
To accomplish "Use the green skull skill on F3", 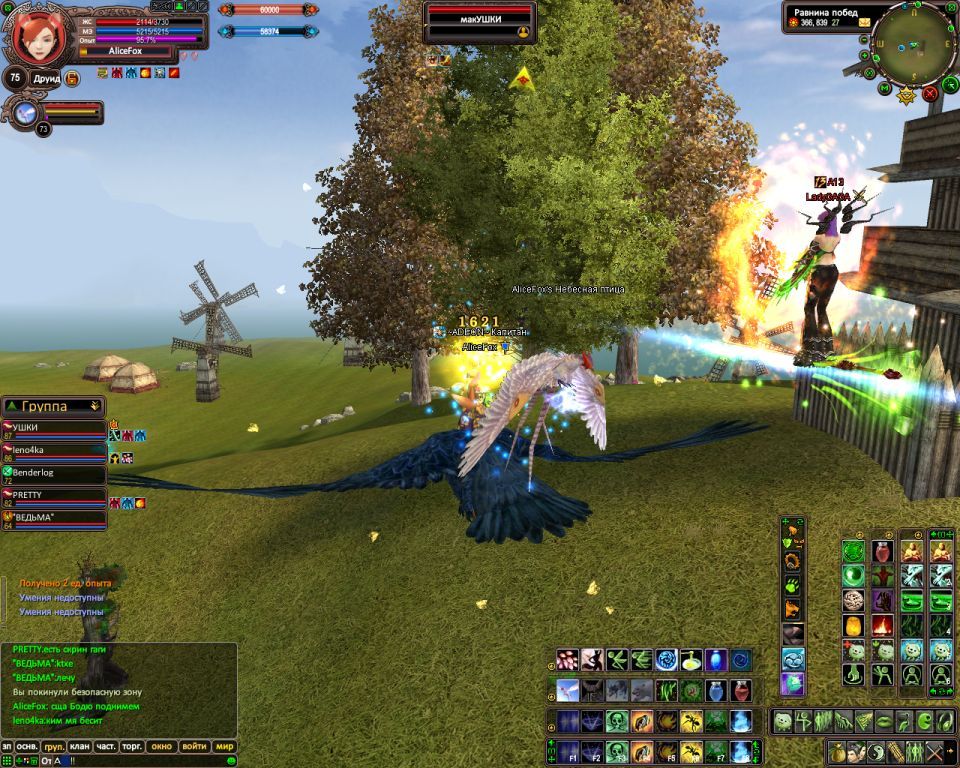I will point(617,751).
